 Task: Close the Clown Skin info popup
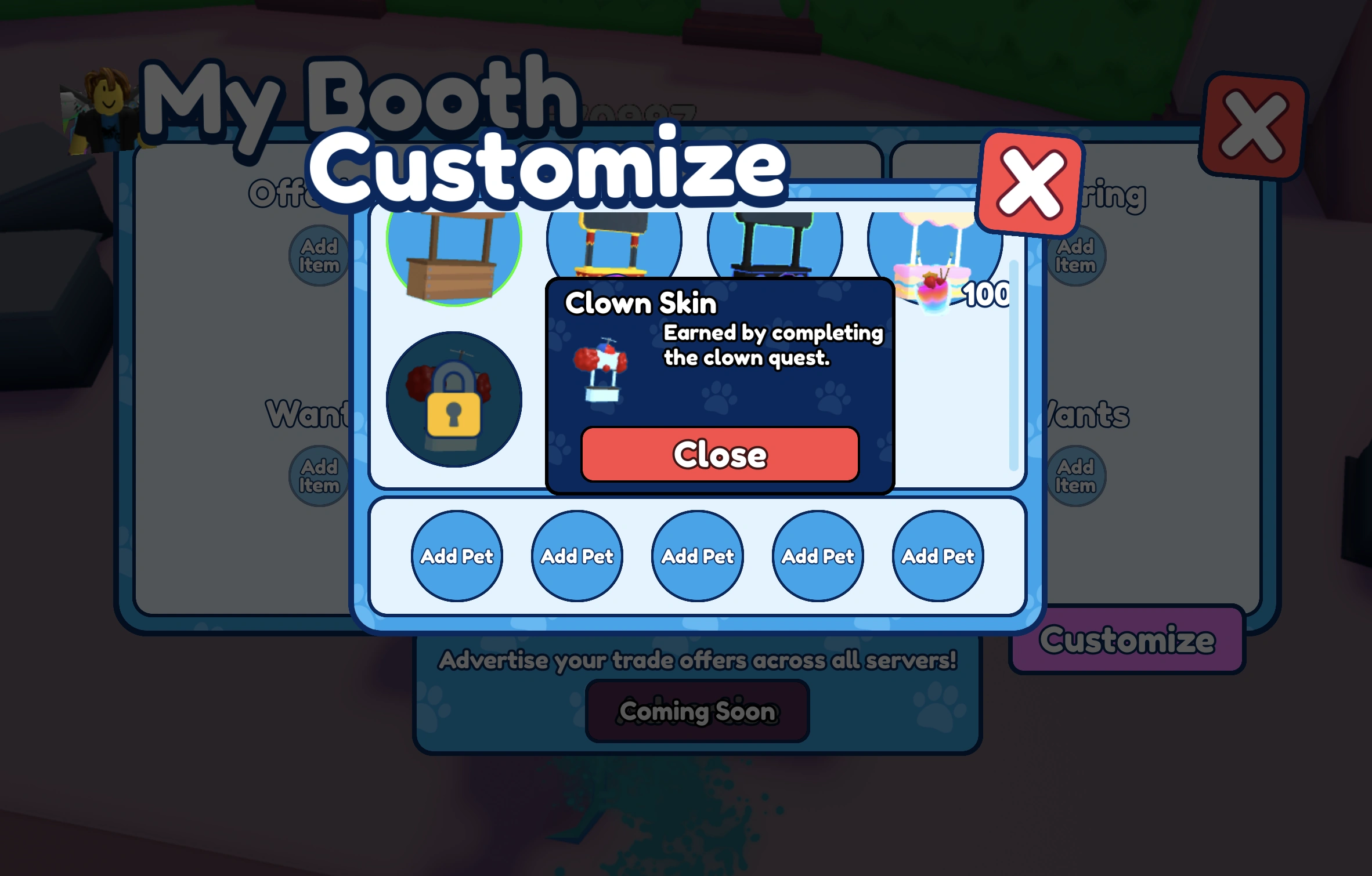coord(719,455)
